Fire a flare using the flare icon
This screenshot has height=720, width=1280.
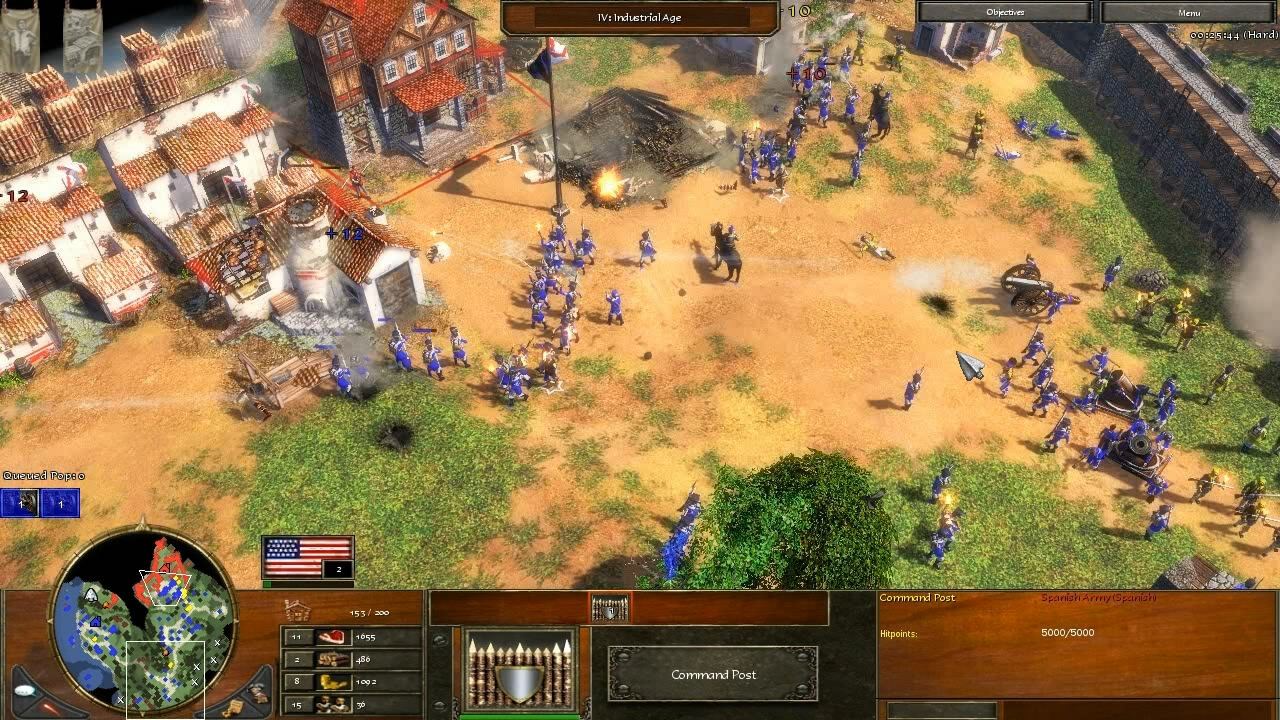tap(46, 706)
